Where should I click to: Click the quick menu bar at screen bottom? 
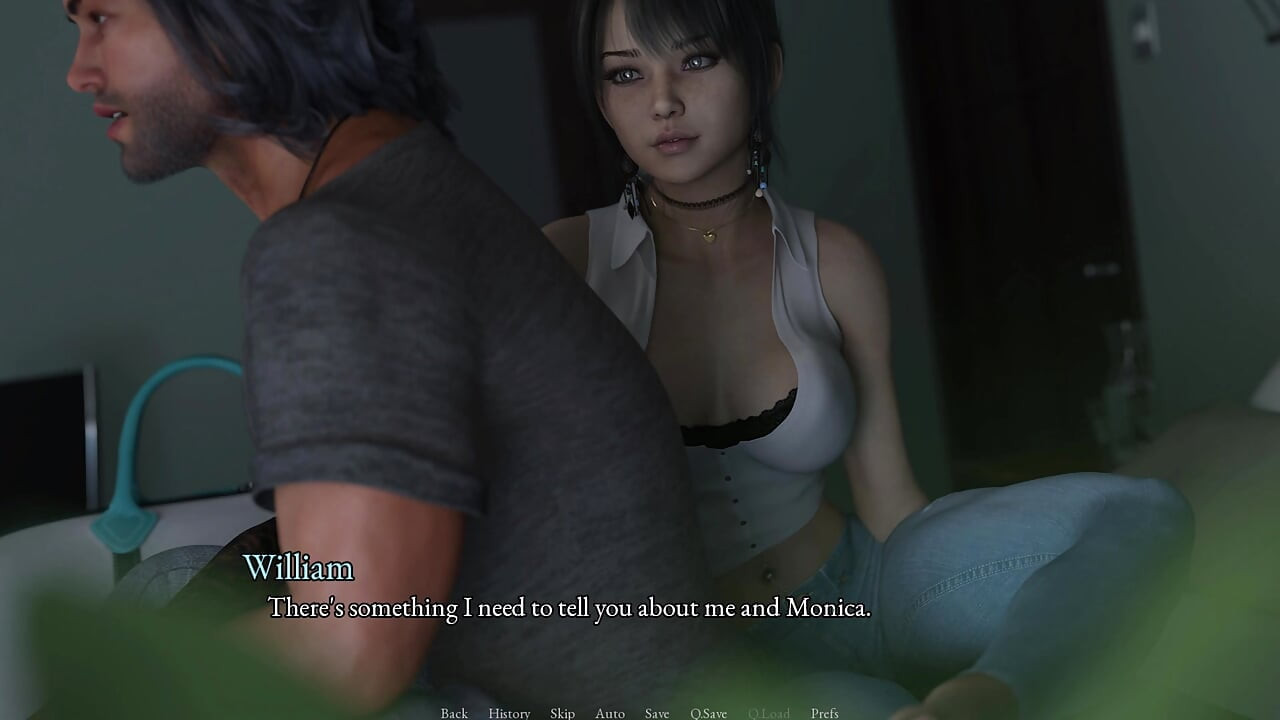[640, 713]
